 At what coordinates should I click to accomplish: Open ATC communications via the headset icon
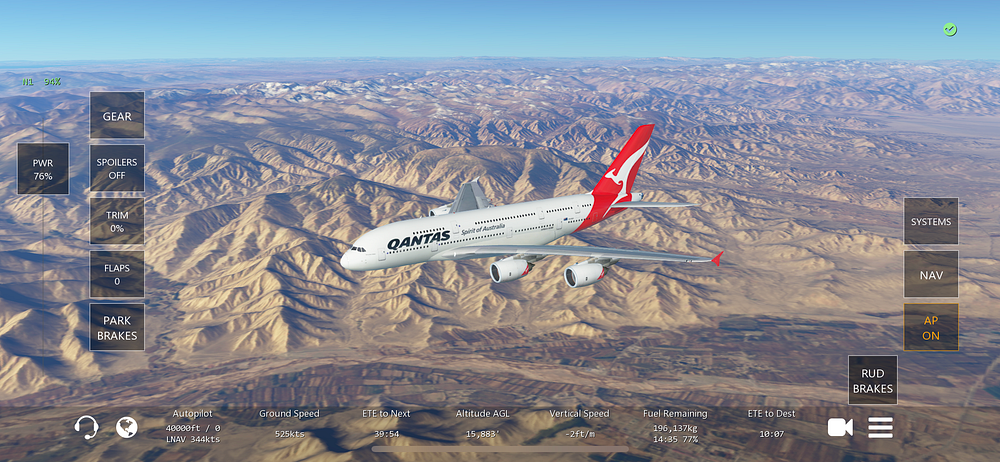(87, 428)
